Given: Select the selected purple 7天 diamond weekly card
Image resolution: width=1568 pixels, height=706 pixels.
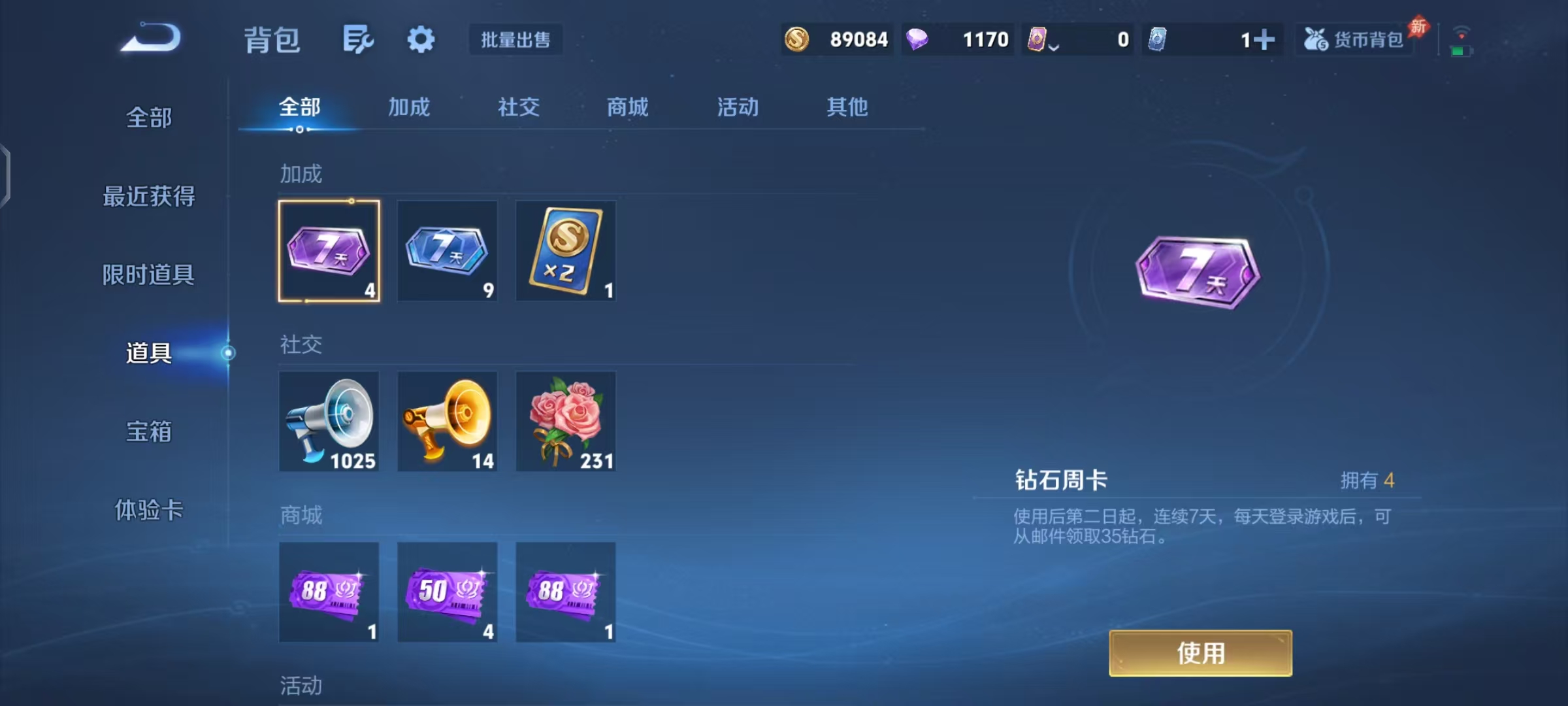Looking at the screenshot, I should [329, 251].
